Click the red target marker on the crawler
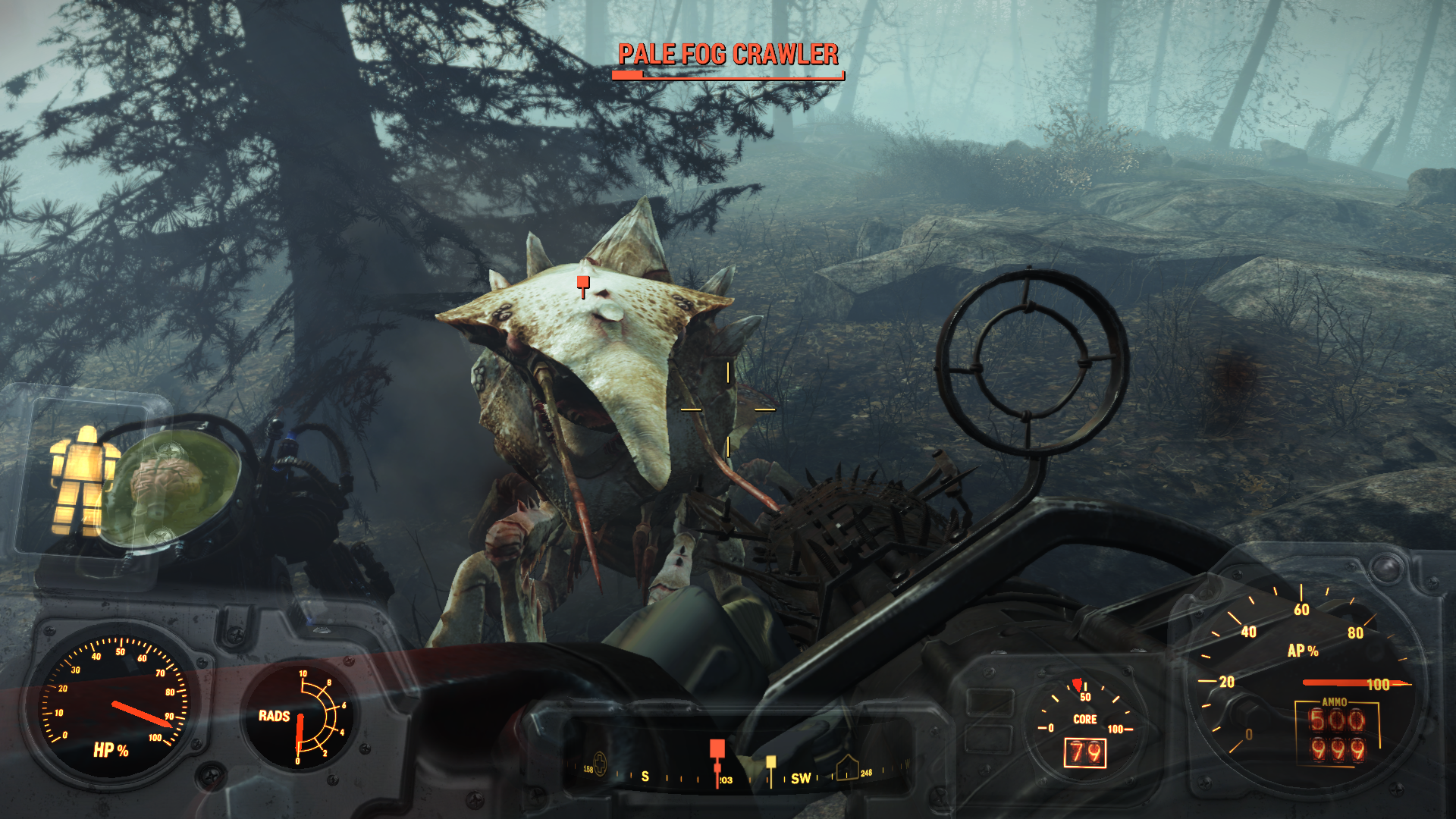The image size is (1456, 819). pyautogui.click(x=582, y=284)
